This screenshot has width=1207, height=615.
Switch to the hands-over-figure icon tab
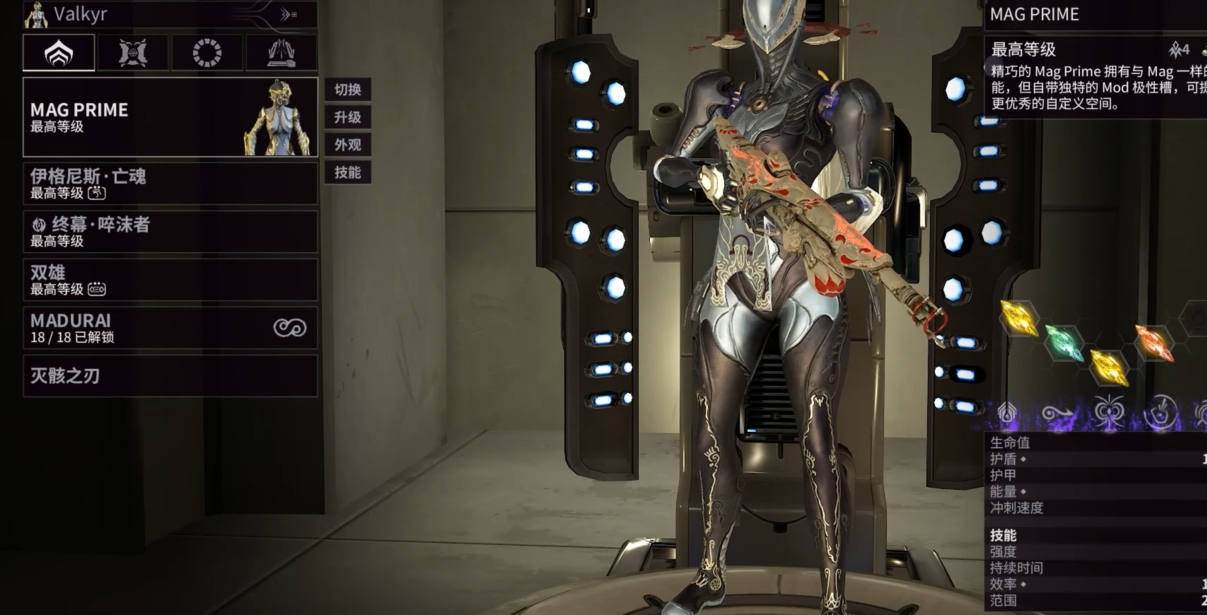pos(281,53)
